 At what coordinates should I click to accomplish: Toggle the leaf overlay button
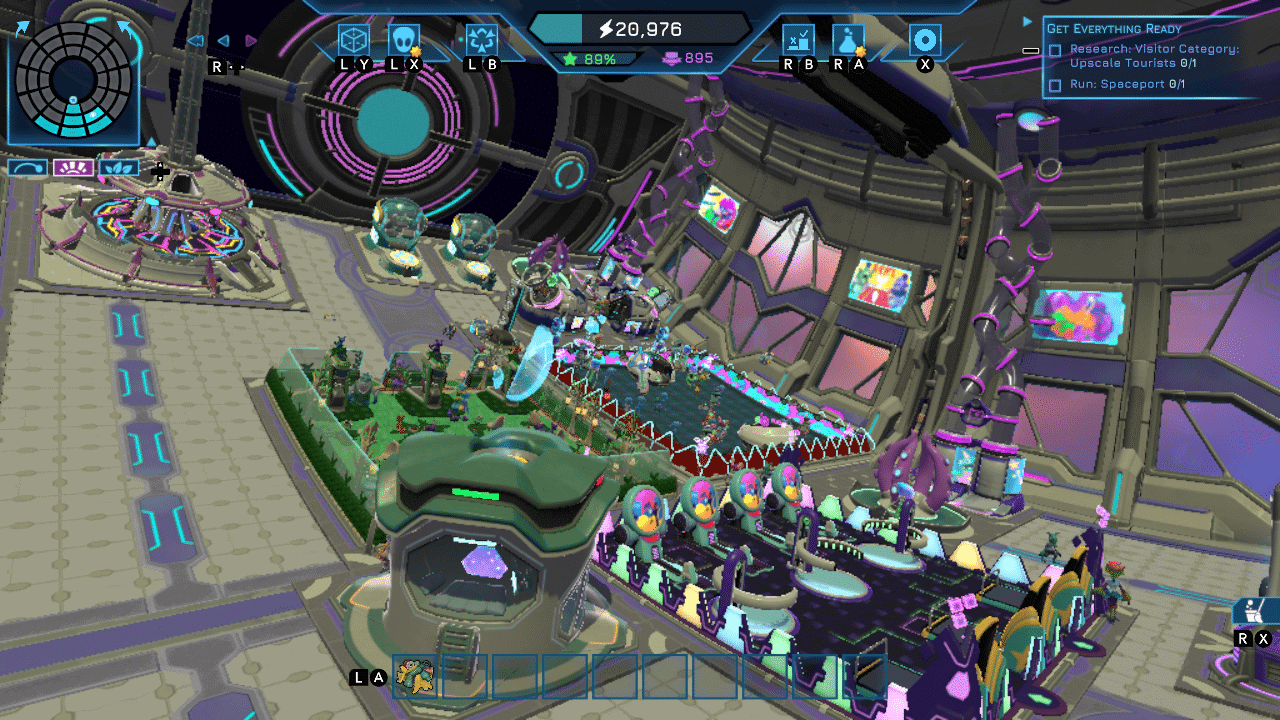click(x=119, y=168)
